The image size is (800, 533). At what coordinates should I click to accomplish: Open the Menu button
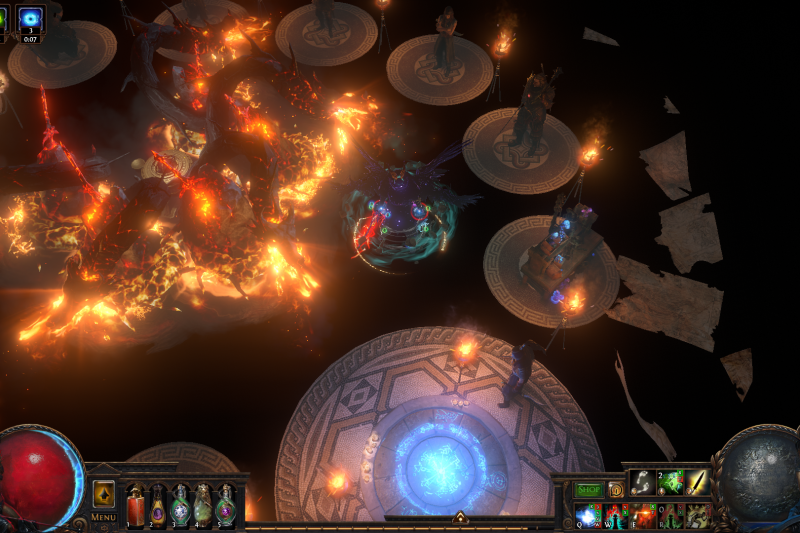pyautogui.click(x=104, y=517)
